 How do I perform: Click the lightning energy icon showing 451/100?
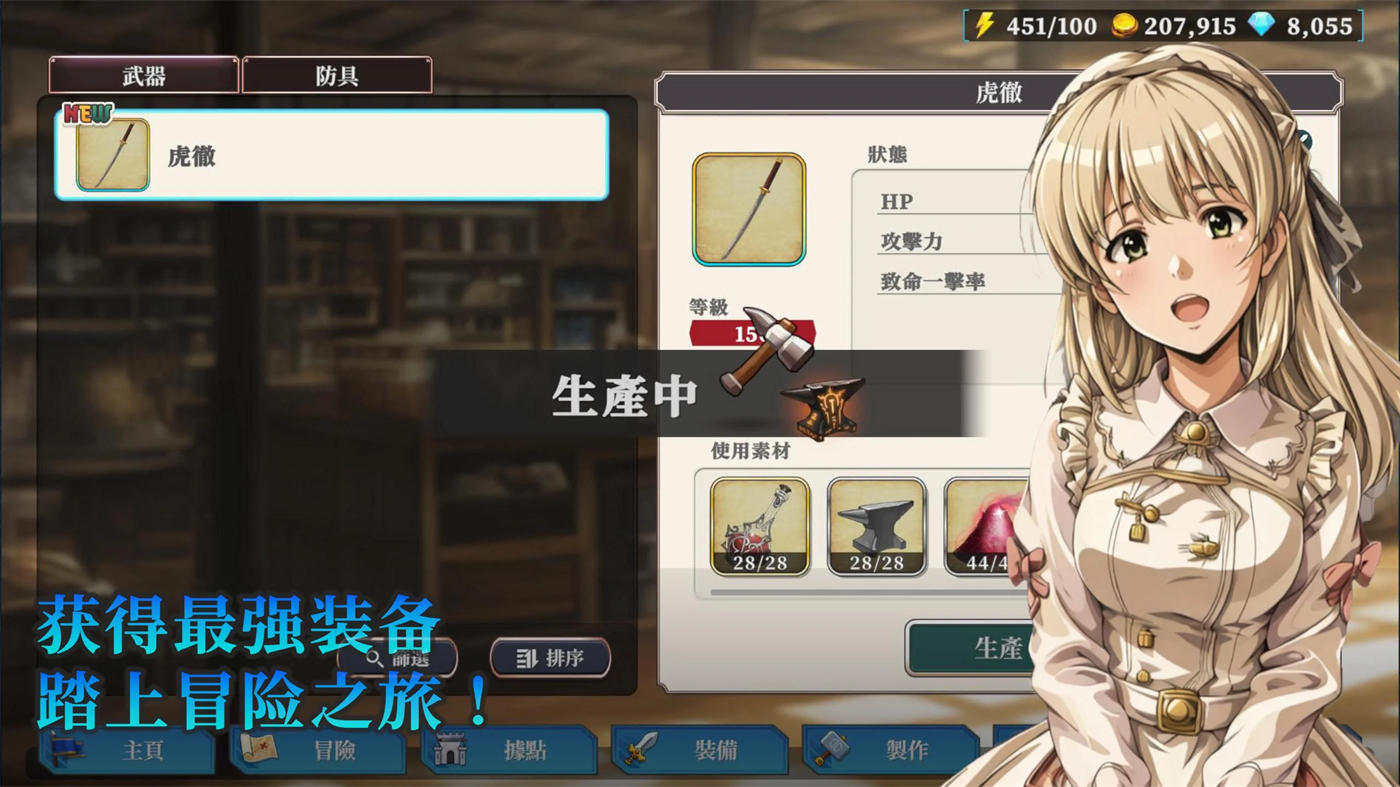[983, 24]
